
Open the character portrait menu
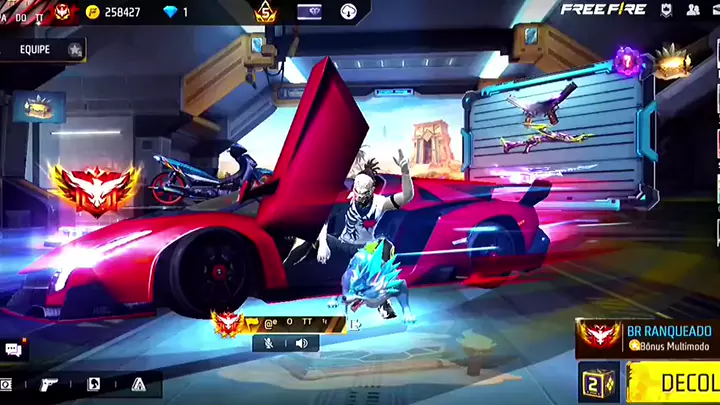pos(93,384)
